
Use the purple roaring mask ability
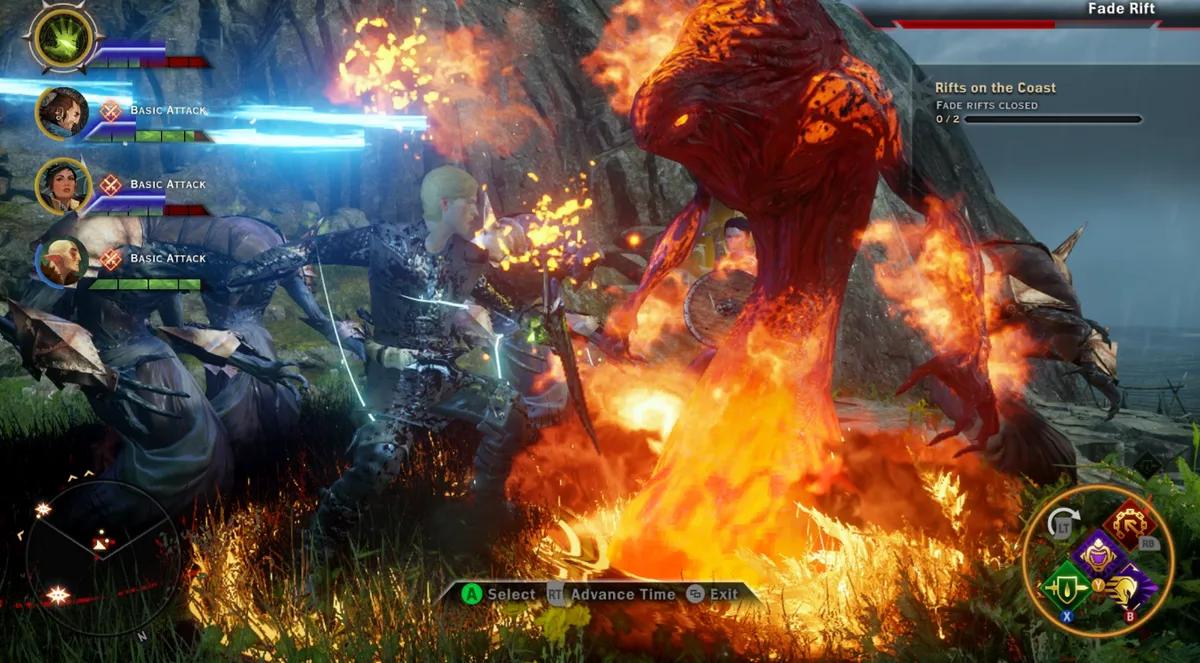click(x=1097, y=556)
